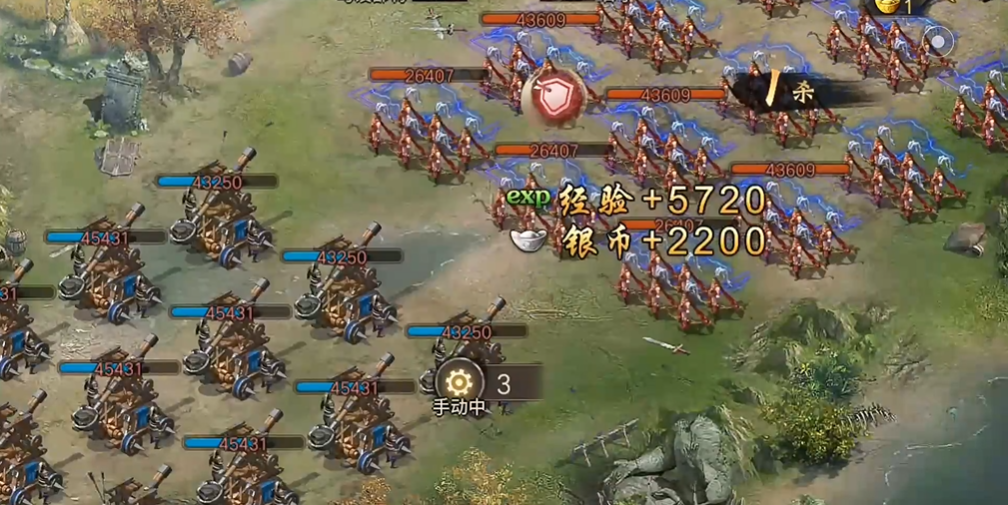This screenshot has height=505, width=1008.
Task: Click the gold ingot currency icon
Action: pos(886,6)
